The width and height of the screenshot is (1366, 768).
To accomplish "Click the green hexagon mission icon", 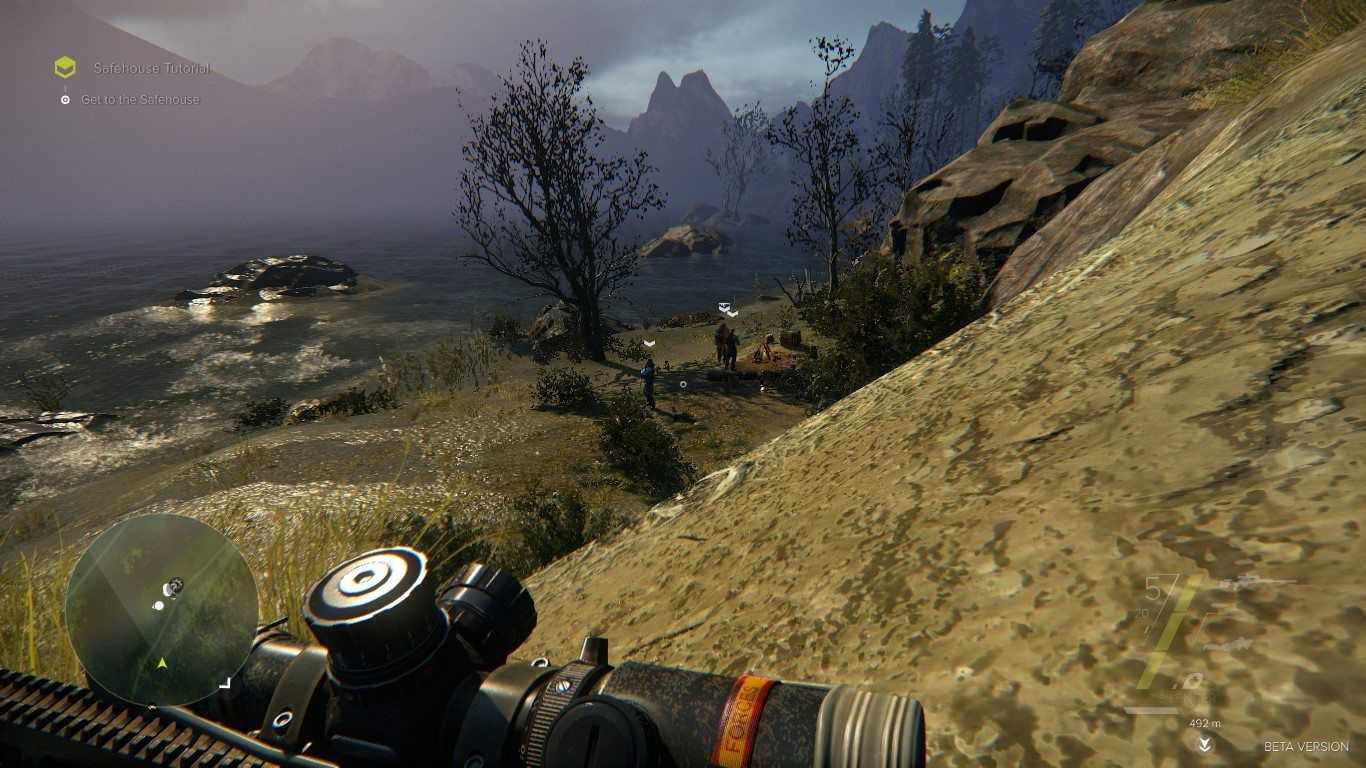I will click(65, 67).
